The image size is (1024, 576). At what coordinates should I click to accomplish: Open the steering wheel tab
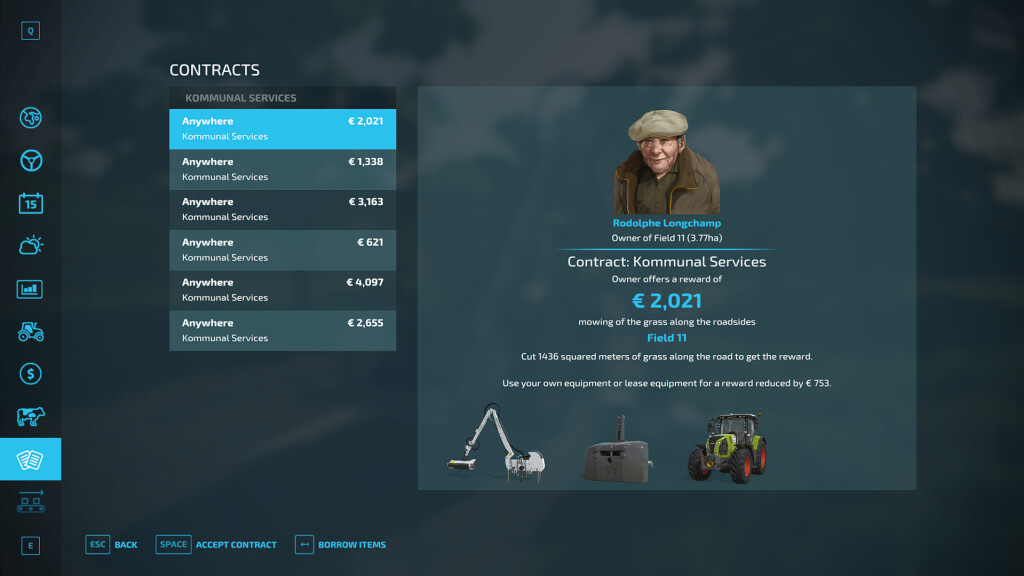[31, 161]
